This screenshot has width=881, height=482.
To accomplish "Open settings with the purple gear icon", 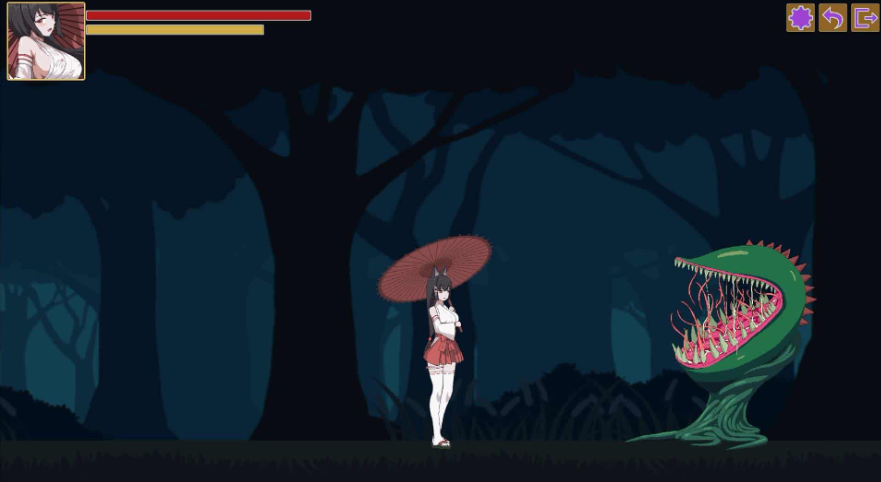I will [x=800, y=18].
